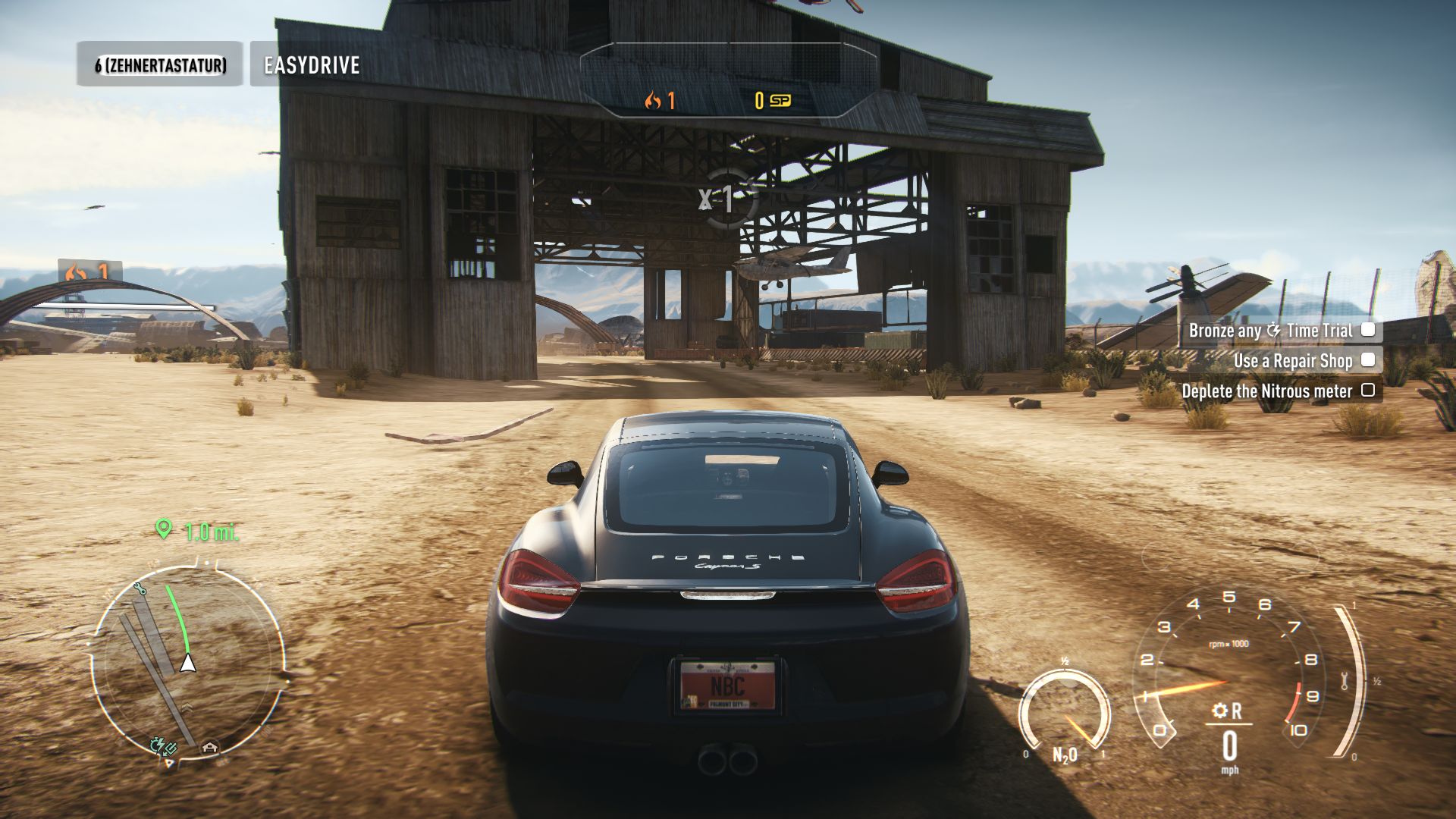Select the hideout house icon below the minimap

pos(210,748)
